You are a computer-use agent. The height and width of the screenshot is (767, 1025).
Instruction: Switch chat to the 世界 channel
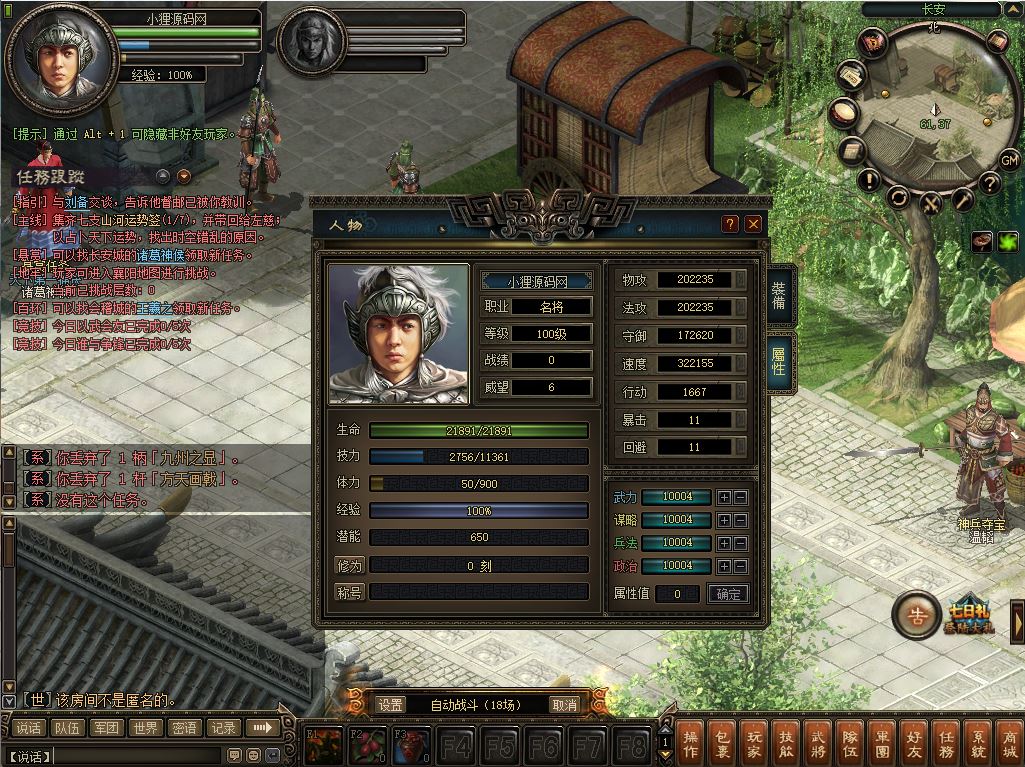pyautogui.click(x=146, y=728)
